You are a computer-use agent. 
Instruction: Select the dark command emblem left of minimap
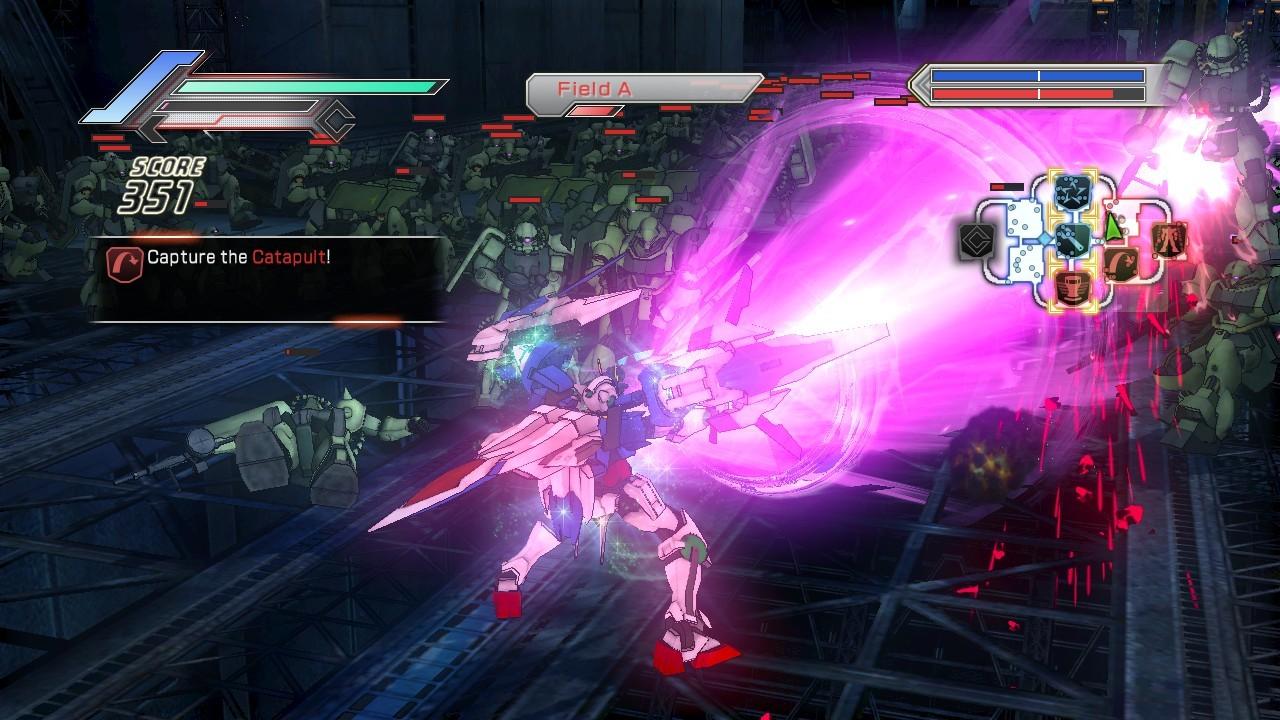tap(974, 240)
